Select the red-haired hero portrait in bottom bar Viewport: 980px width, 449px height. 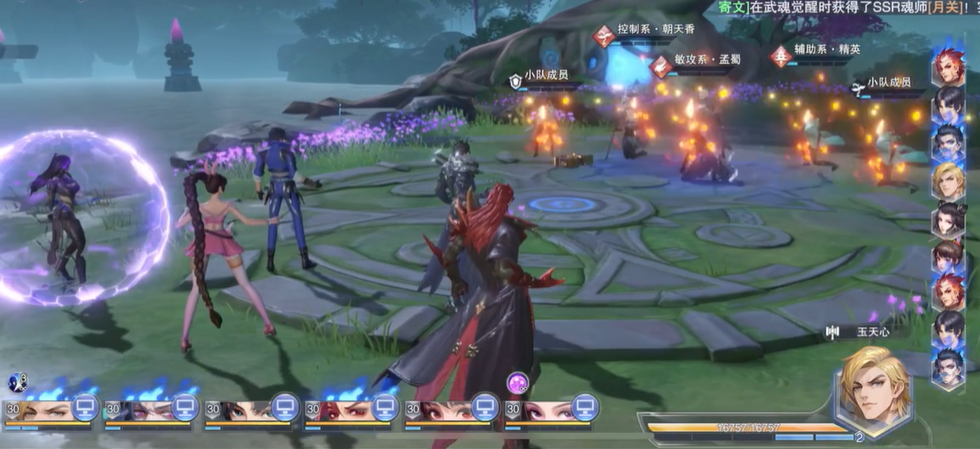(x=344, y=411)
